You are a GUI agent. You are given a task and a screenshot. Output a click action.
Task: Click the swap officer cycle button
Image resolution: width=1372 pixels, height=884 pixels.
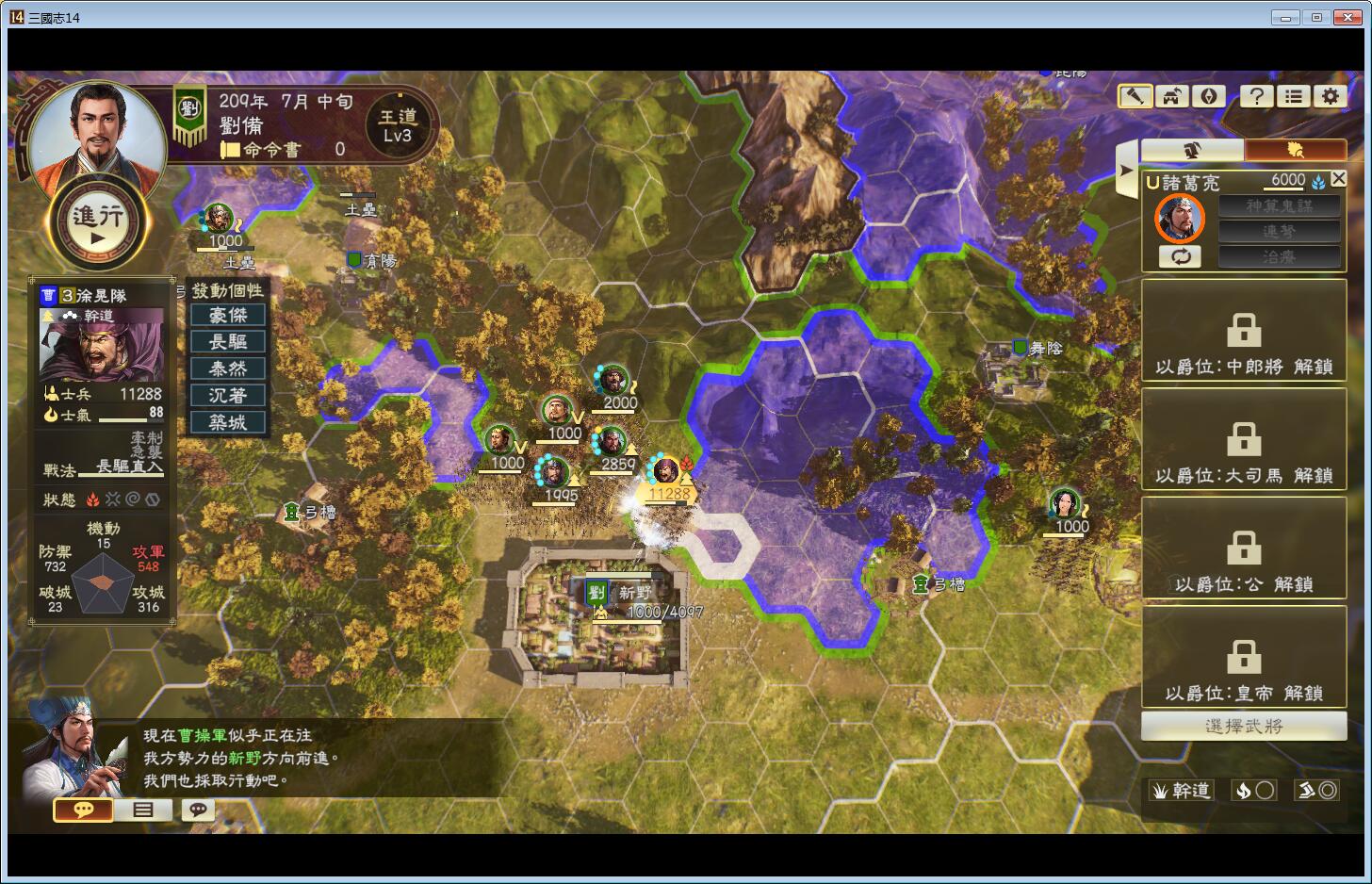tap(1180, 256)
